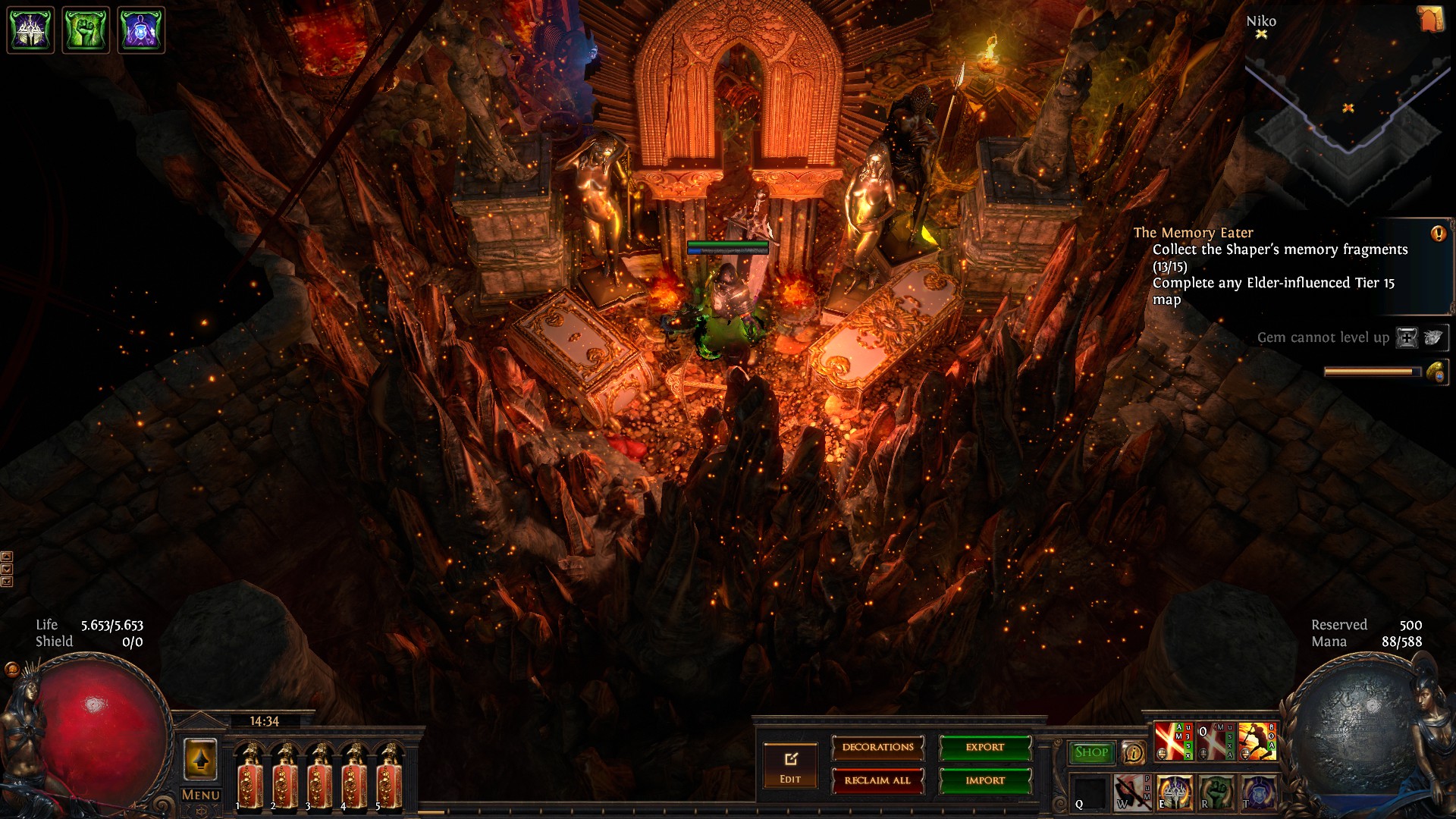Use the life flask in slot 1

coord(249,776)
